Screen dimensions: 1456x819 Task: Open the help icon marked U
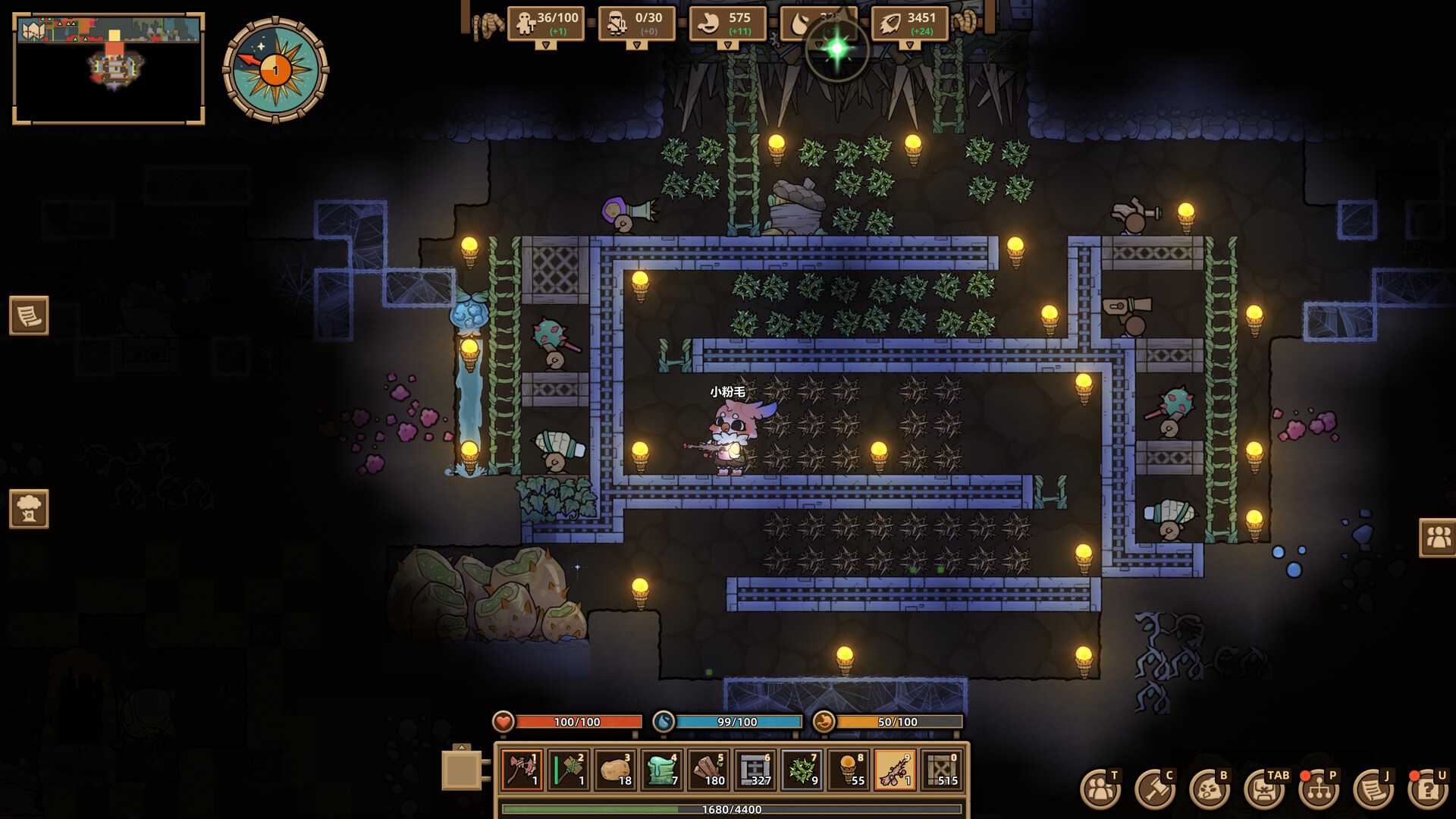click(x=1426, y=789)
